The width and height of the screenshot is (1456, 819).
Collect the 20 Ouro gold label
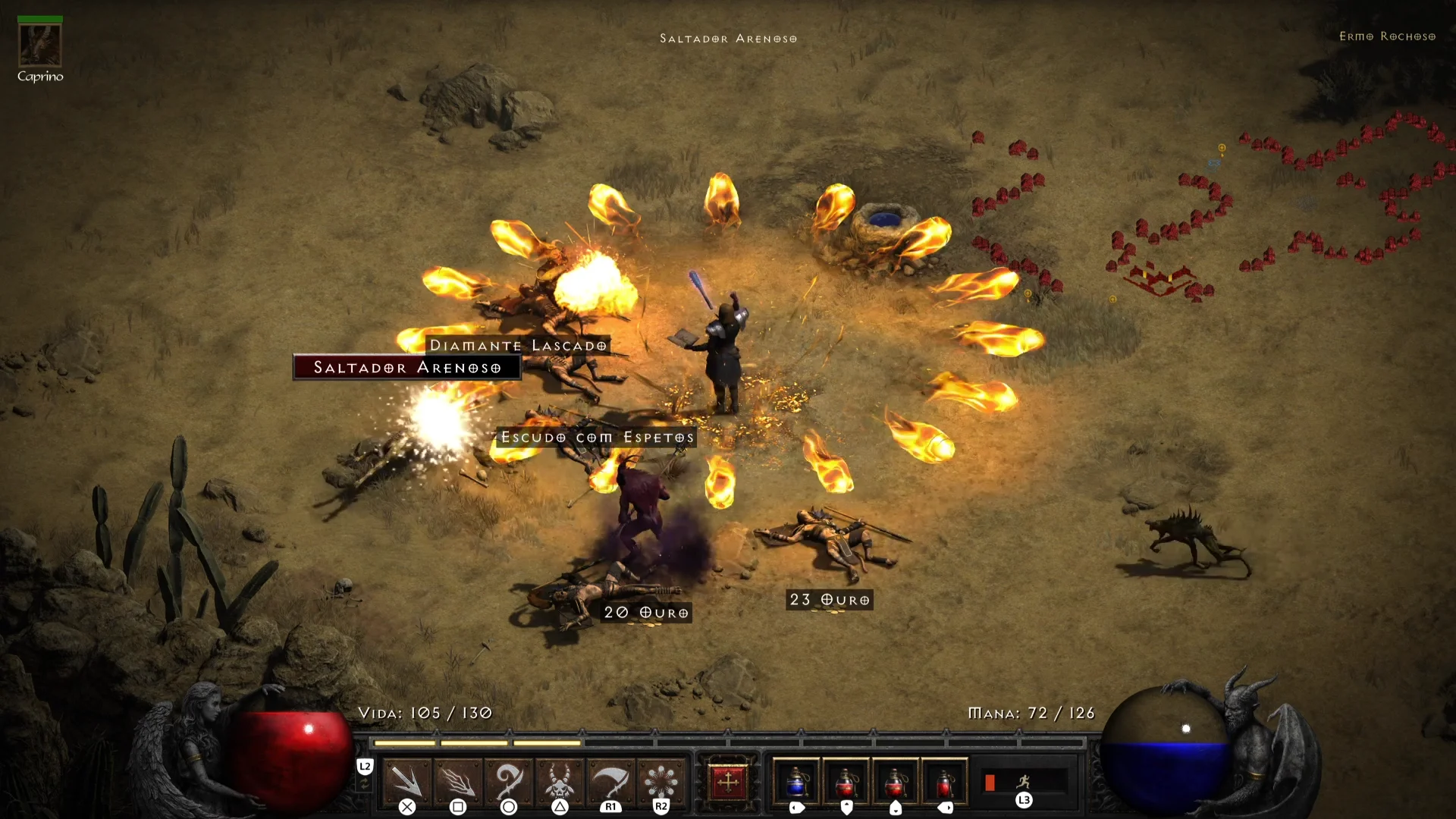646,613
